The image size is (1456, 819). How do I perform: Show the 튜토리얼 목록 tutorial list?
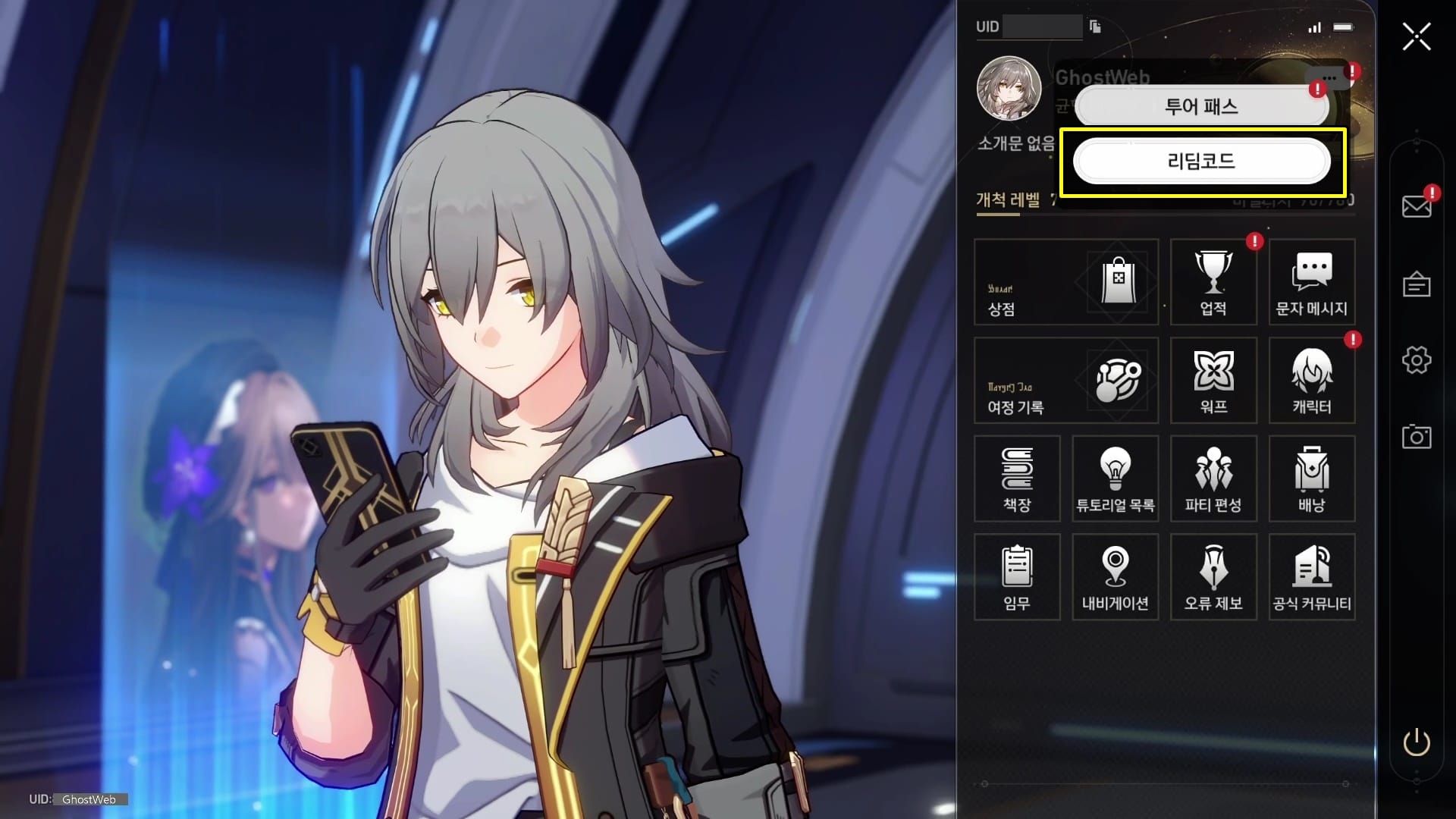[1115, 479]
